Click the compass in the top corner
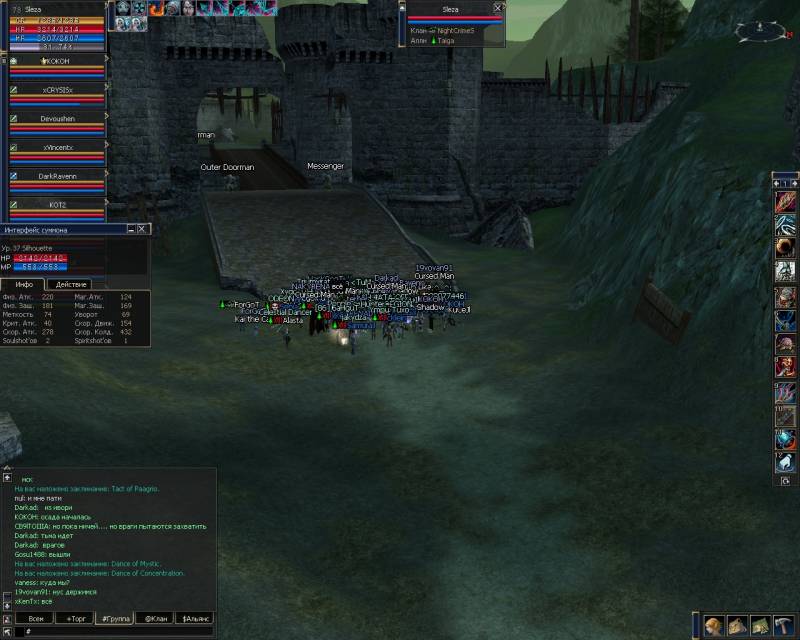Image resolution: width=800 pixels, height=640 pixels. point(755,31)
